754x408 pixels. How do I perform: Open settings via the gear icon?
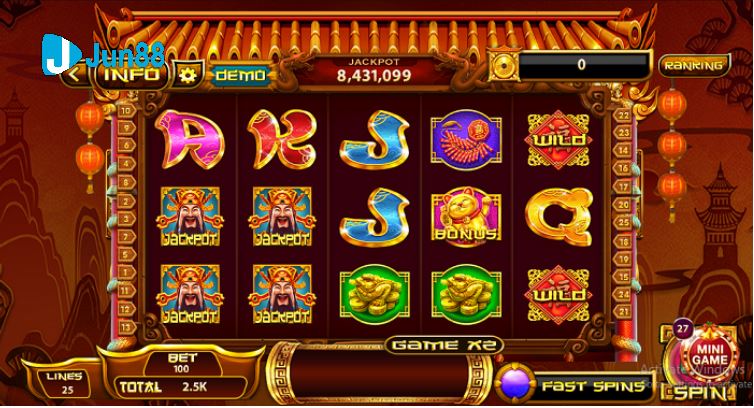(x=185, y=75)
